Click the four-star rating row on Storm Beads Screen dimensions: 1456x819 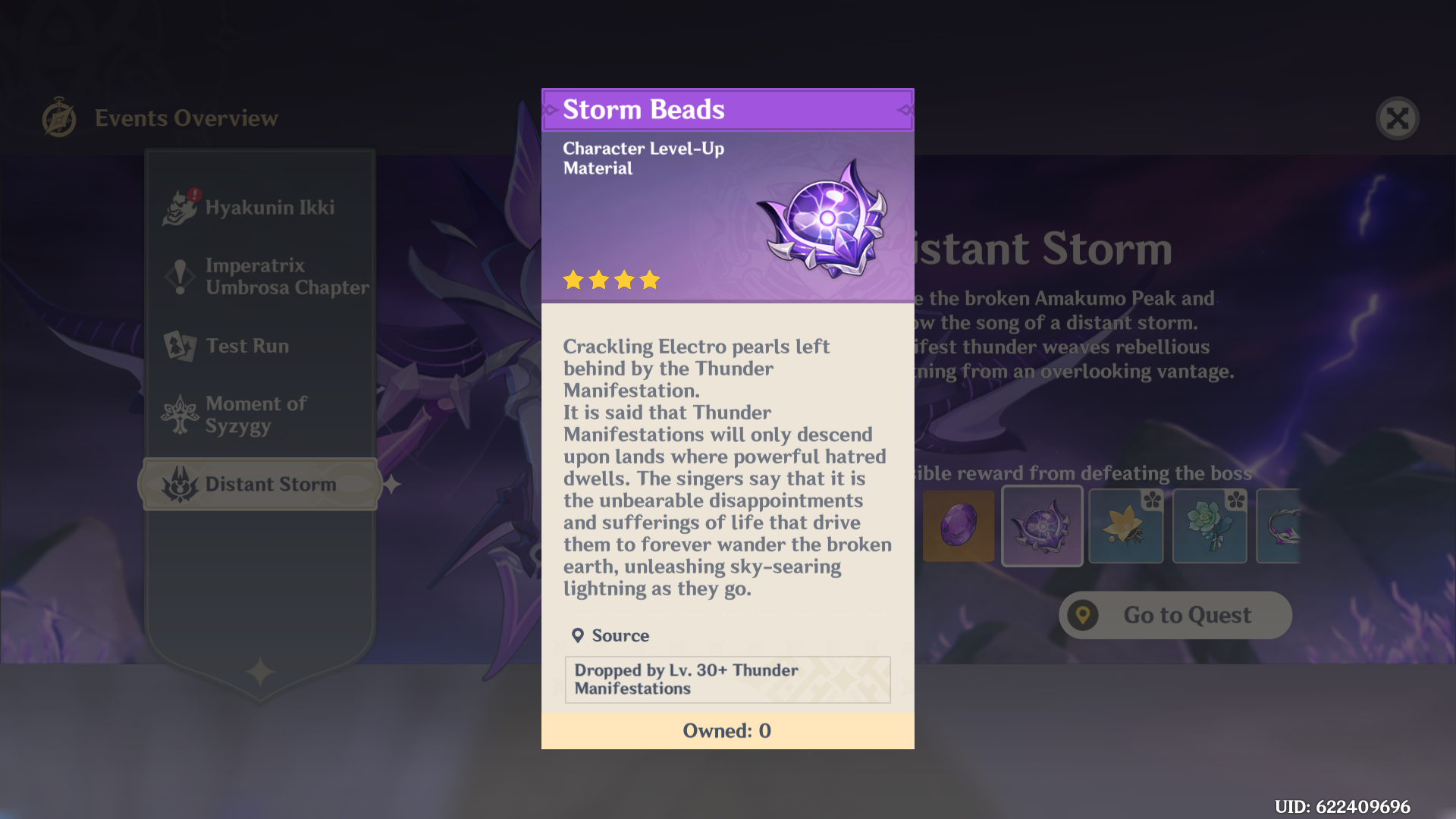pos(610,280)
